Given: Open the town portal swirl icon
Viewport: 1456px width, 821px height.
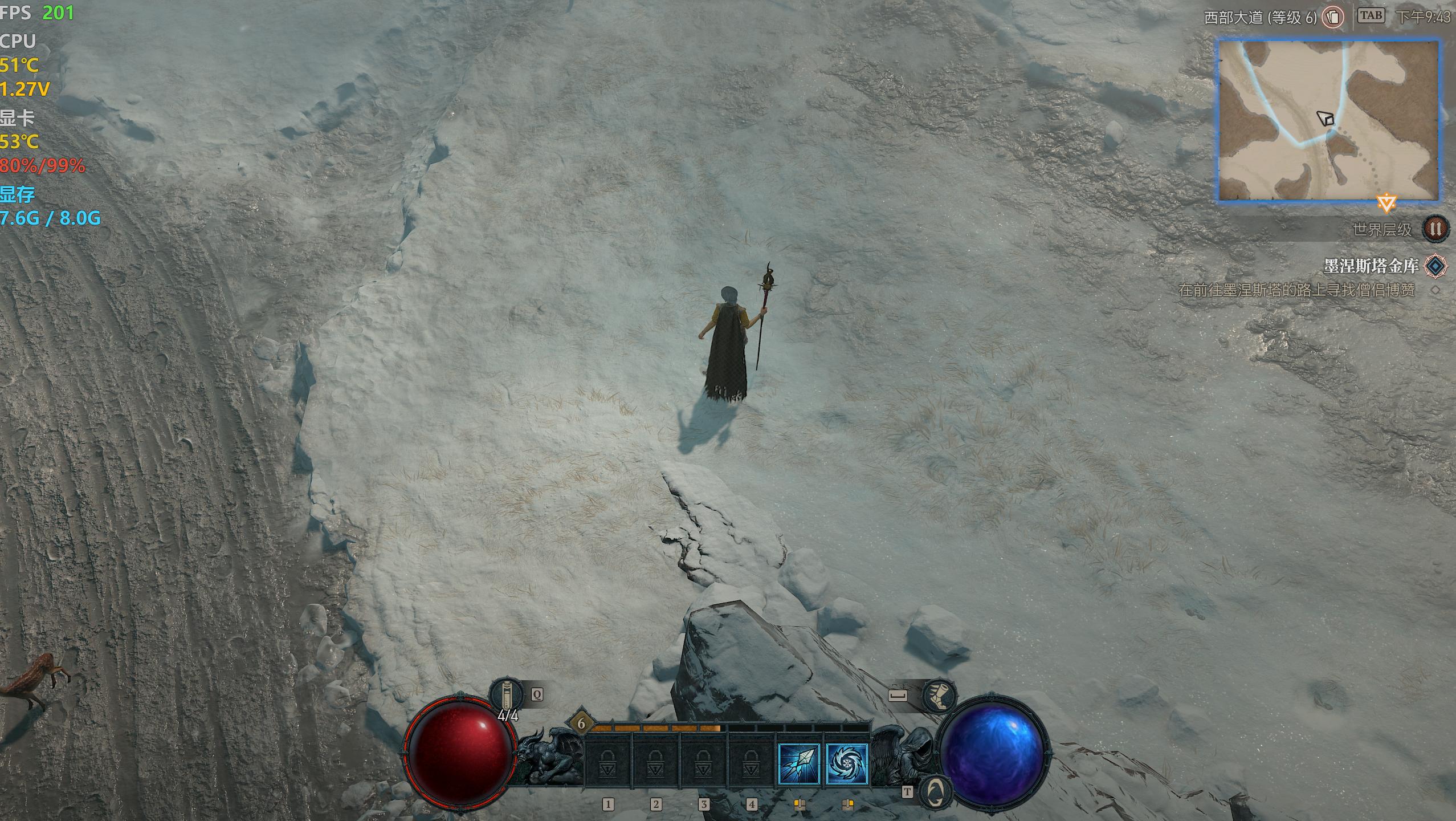Looking at the screenshot, I should 935,791.
